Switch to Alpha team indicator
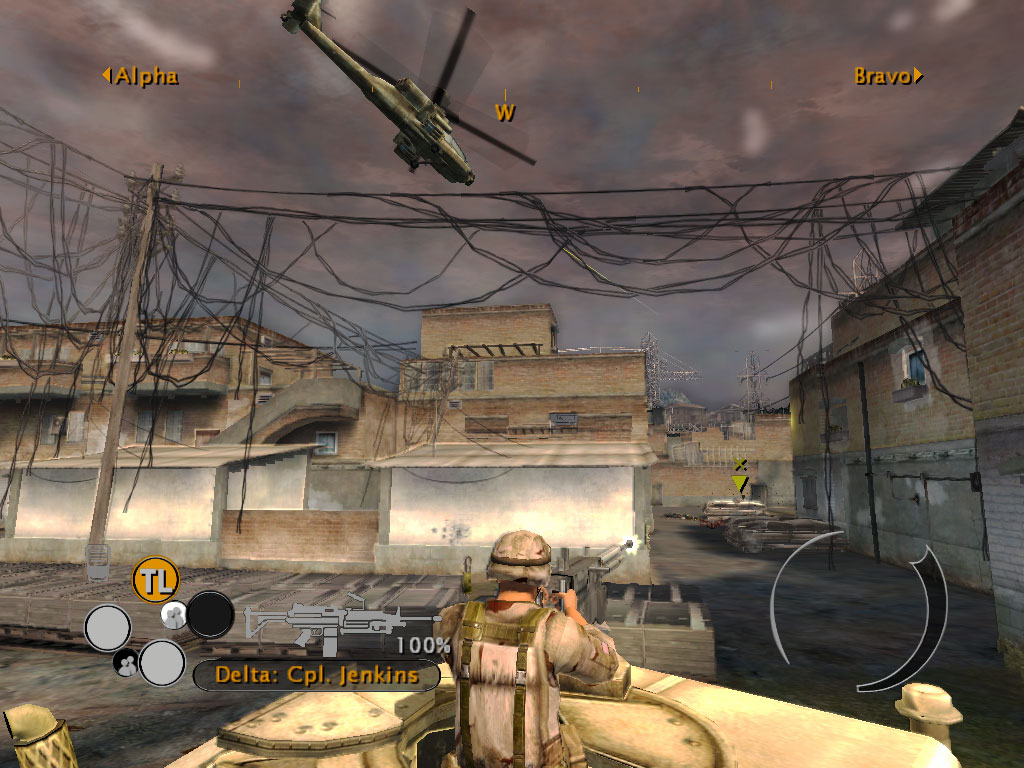This screenshot has width=1024, height=768. (x=140, y=76)
